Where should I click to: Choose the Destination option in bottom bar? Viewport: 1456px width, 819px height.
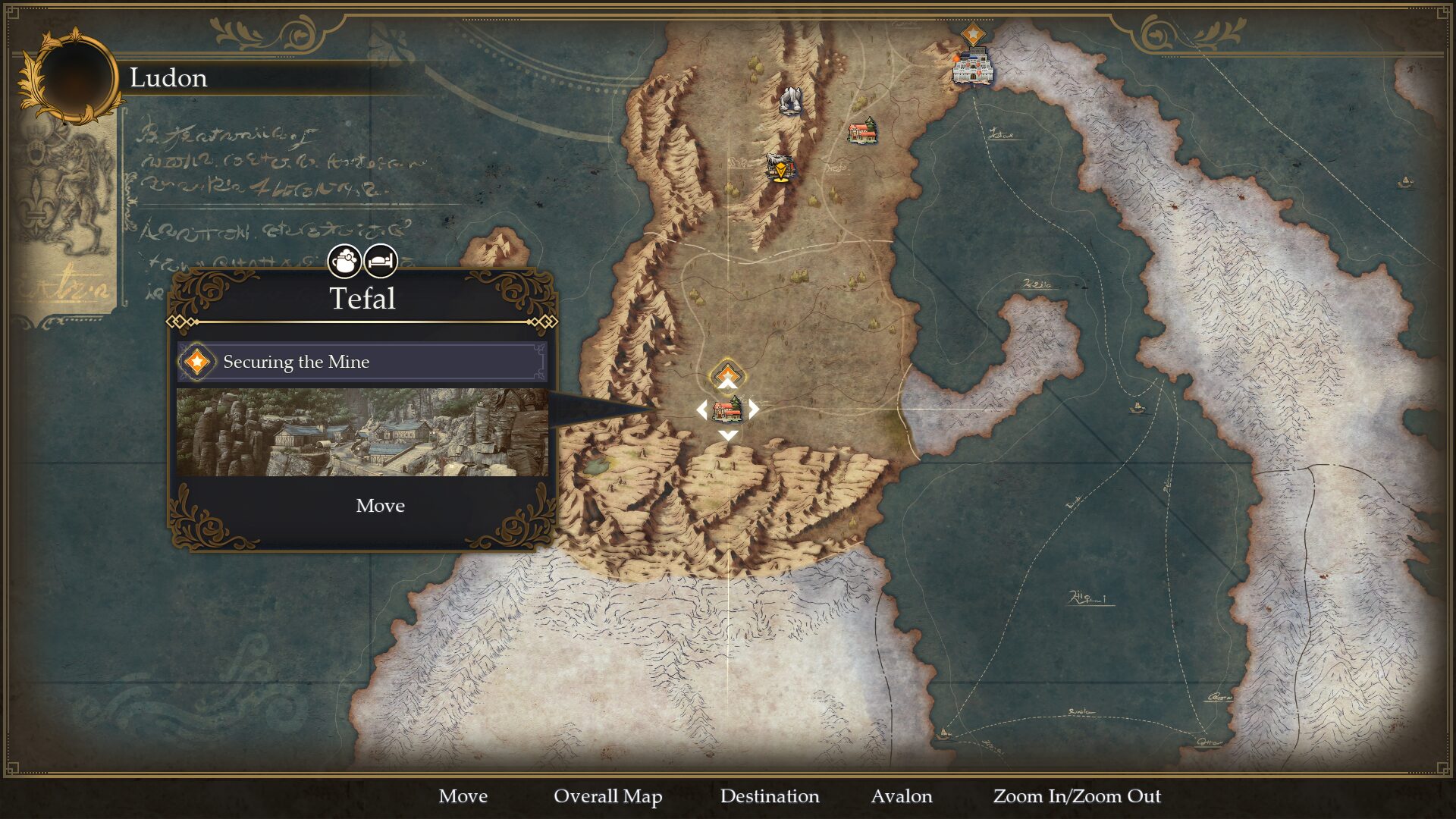tap(769, 796)
